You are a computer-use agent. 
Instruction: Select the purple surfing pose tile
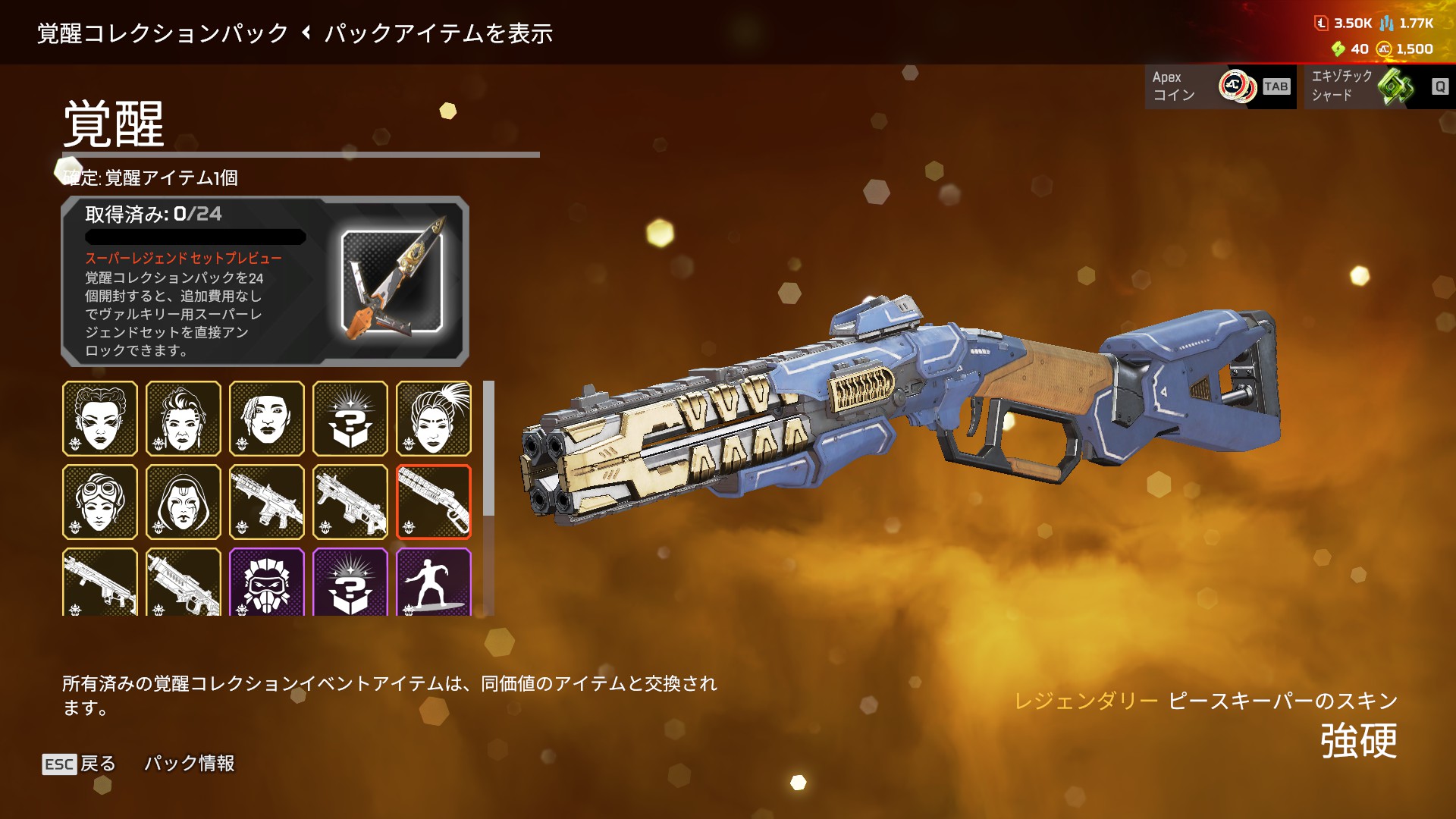pyautogui.click(x=434, y=582)
